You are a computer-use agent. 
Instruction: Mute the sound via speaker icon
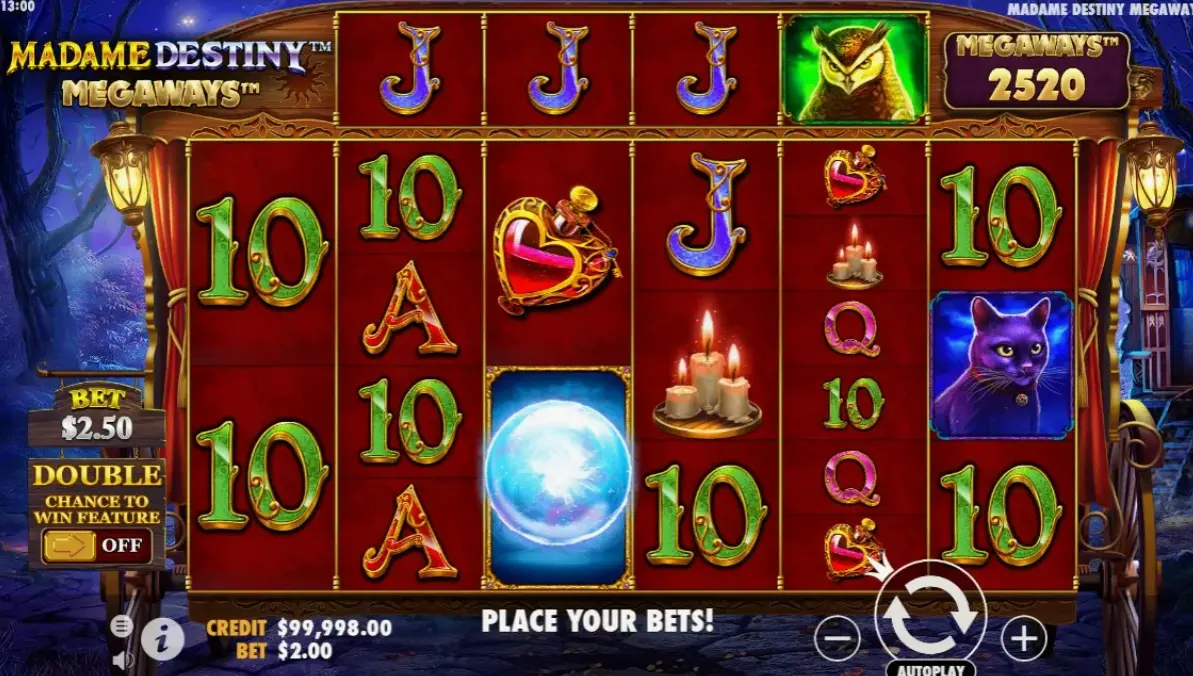point(123,659)
